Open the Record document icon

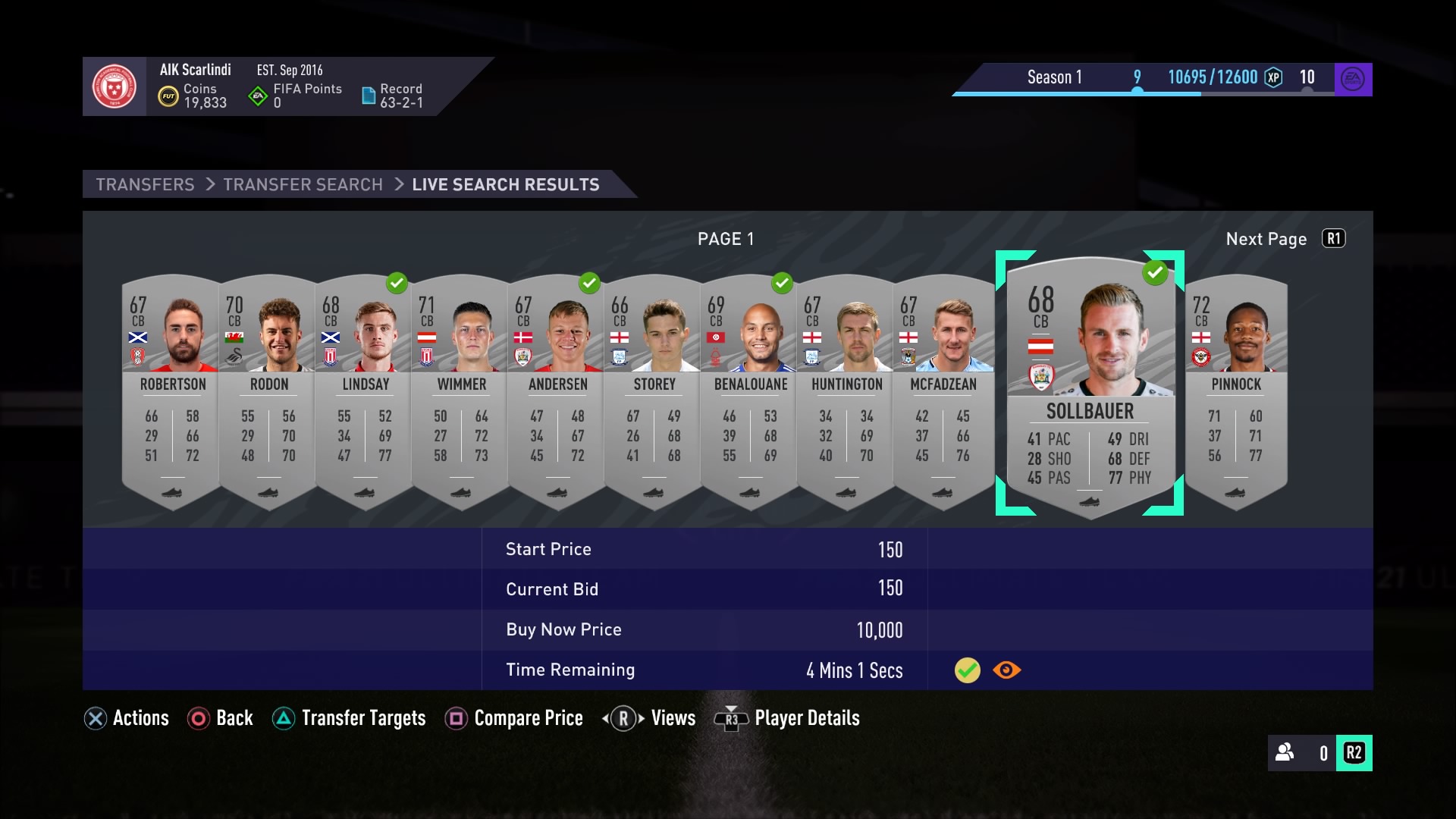pos(369,94)
